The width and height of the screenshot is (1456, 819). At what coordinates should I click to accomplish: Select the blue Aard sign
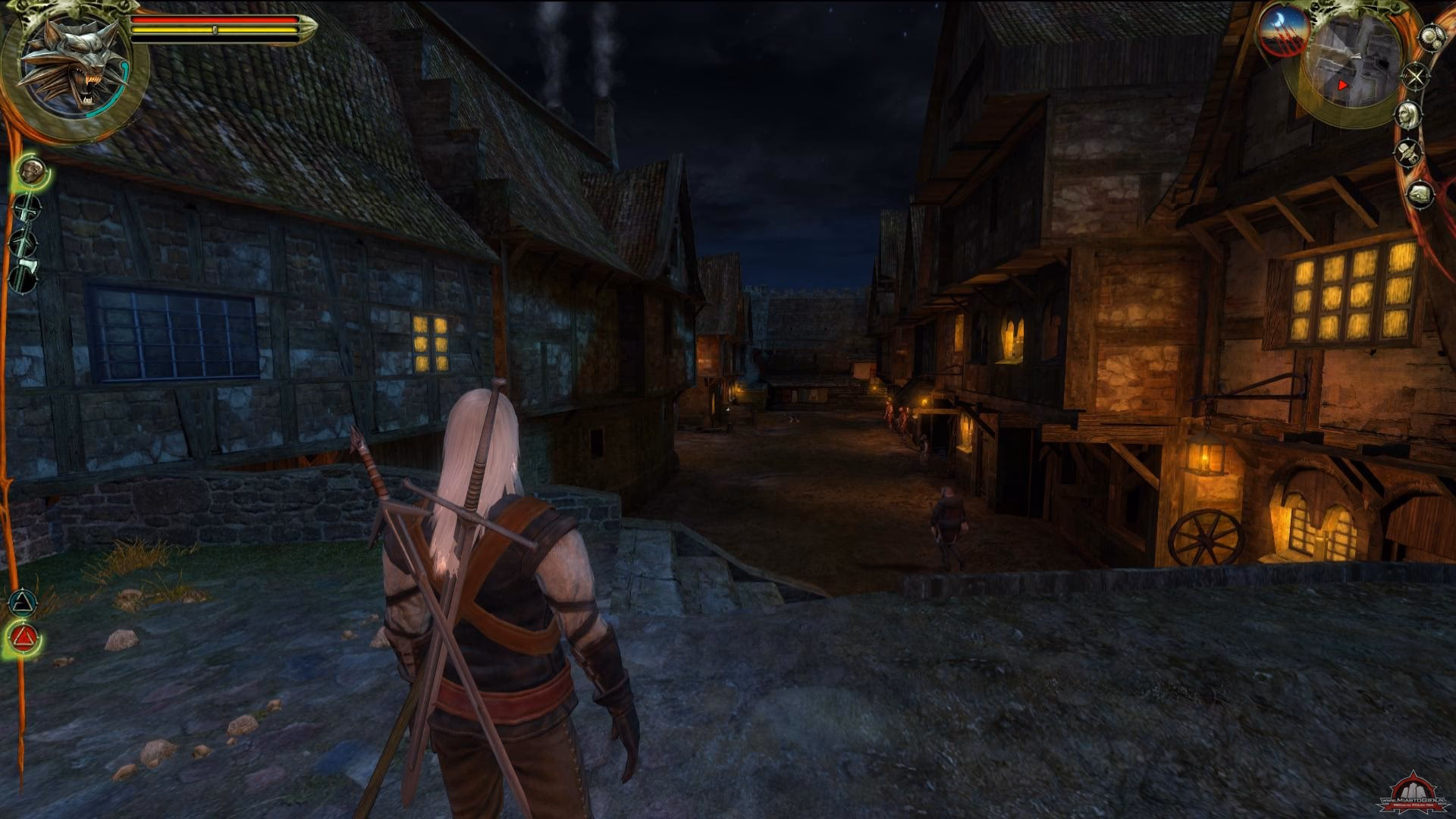(x=23, y=604)
